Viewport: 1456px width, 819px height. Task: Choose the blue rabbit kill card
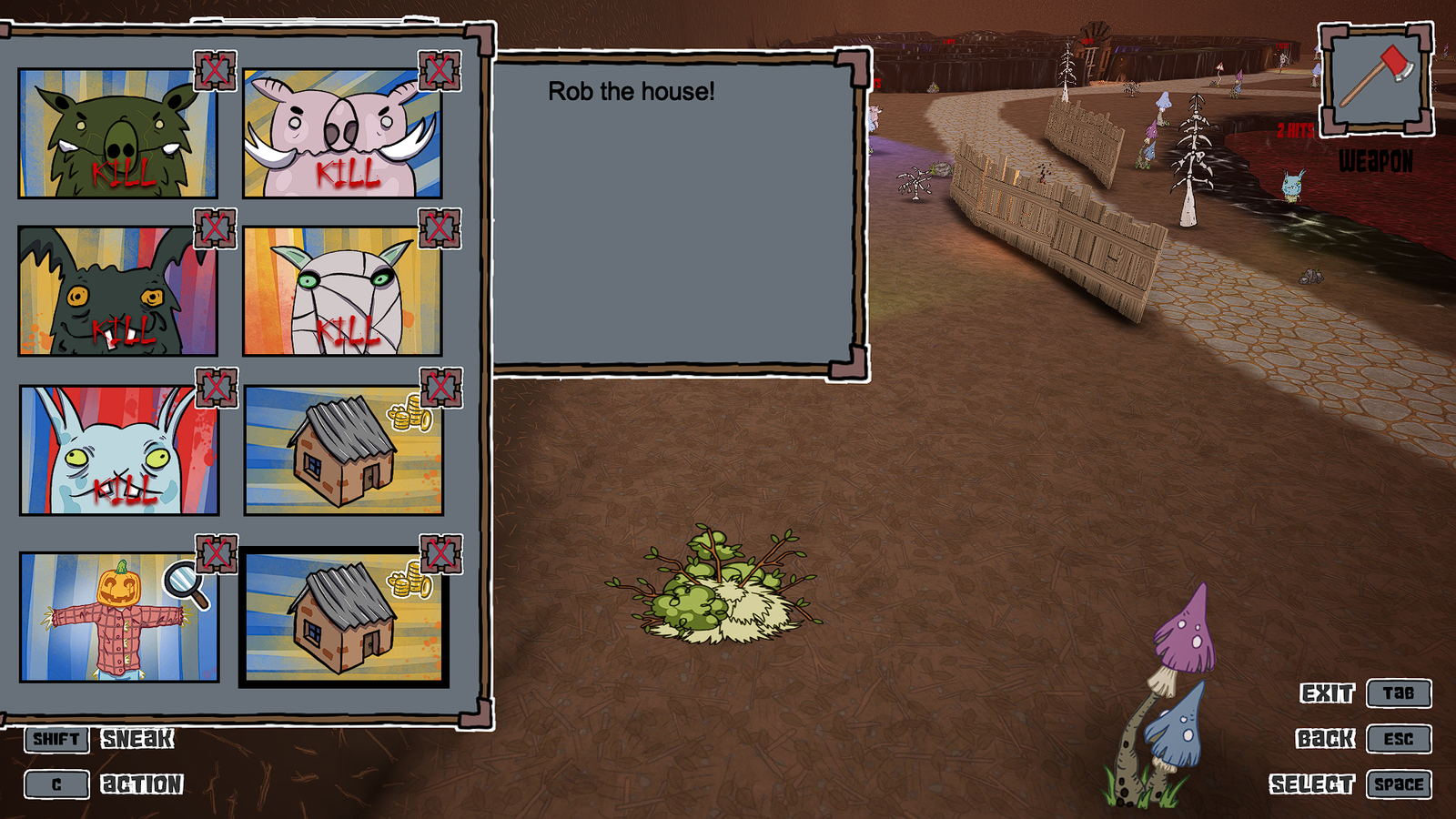(x=118, y=450)
